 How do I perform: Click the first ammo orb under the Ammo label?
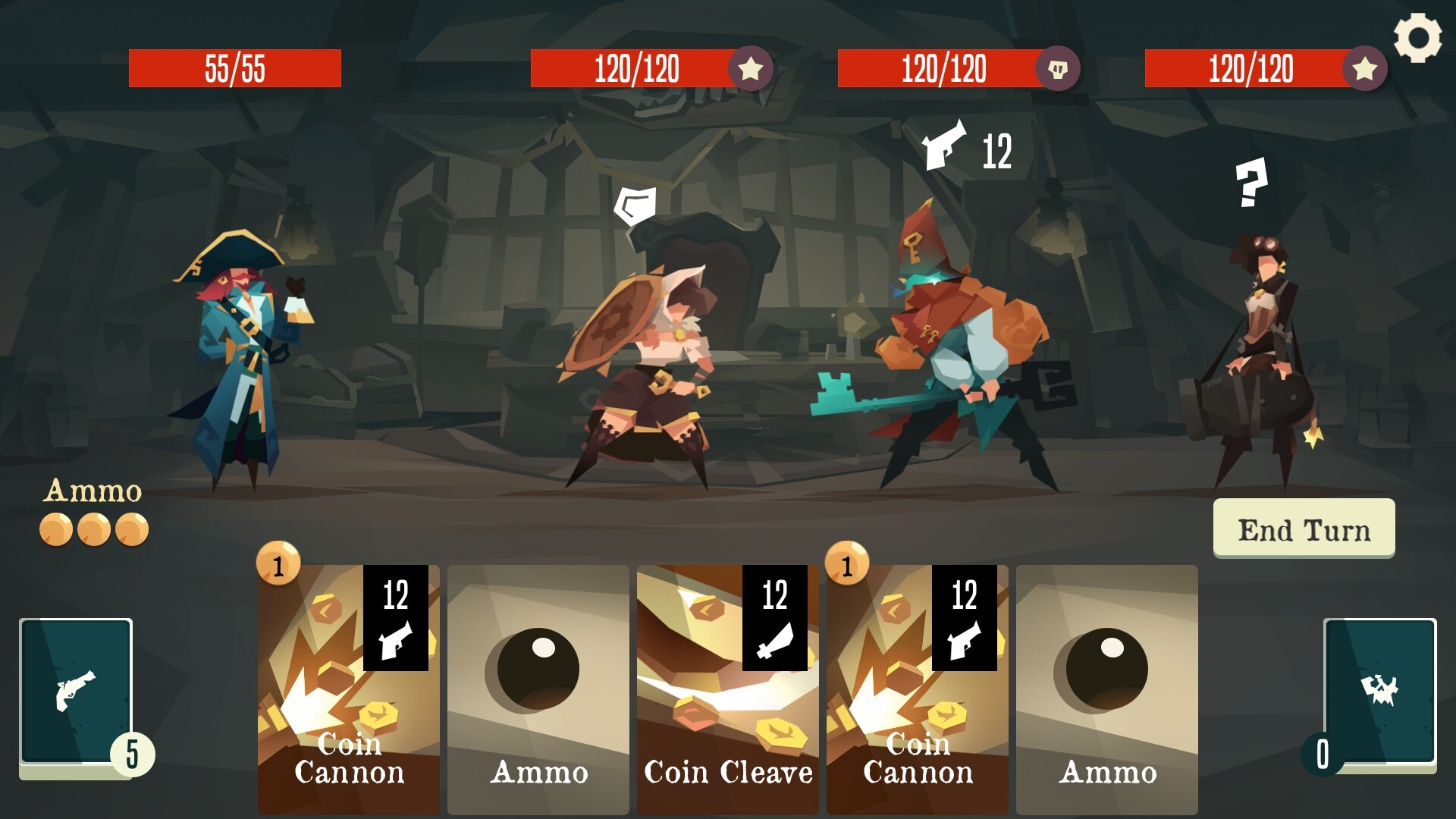[55, 529]
